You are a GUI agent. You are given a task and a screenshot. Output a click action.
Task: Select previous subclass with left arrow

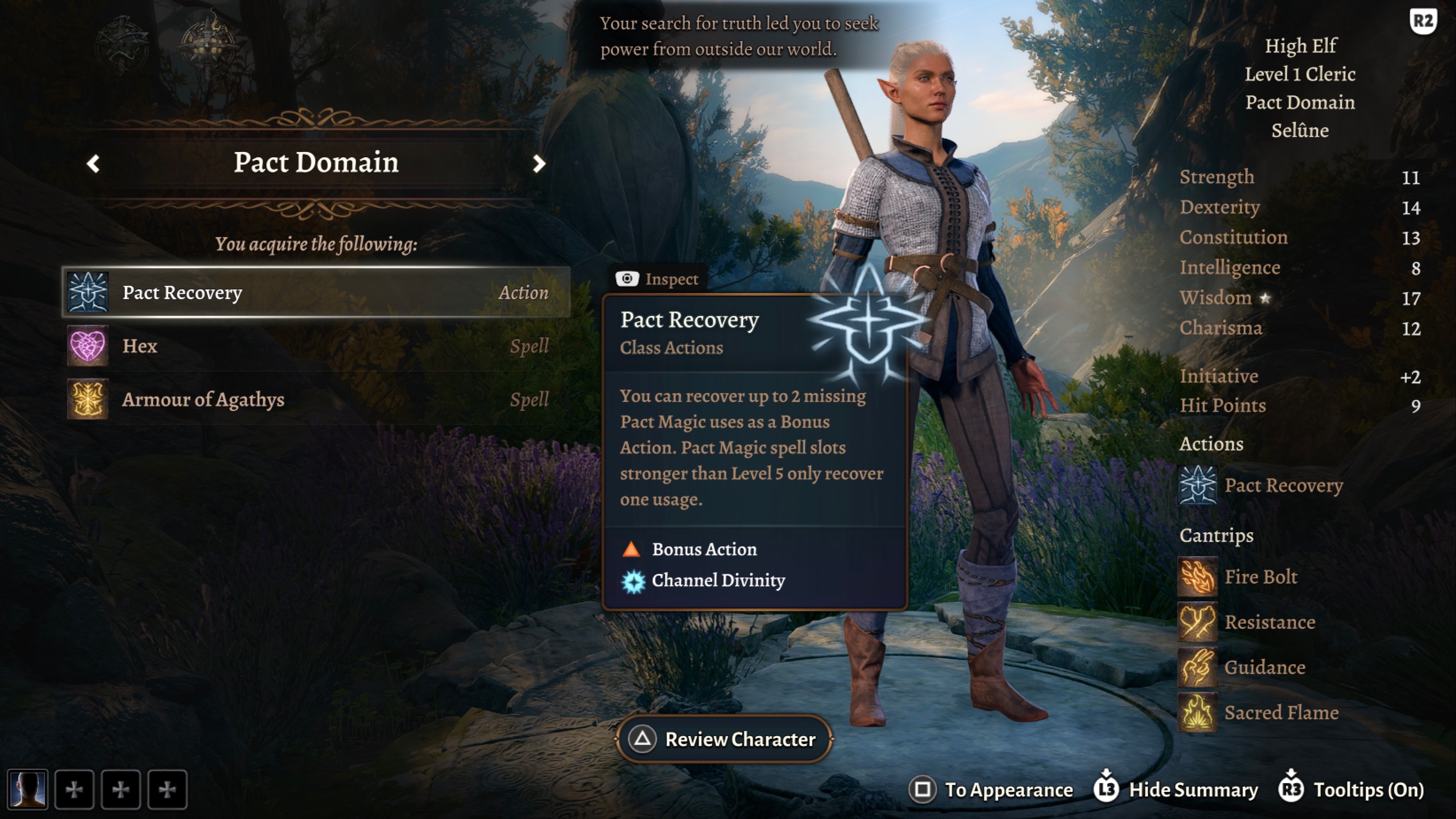pos(93,164)
